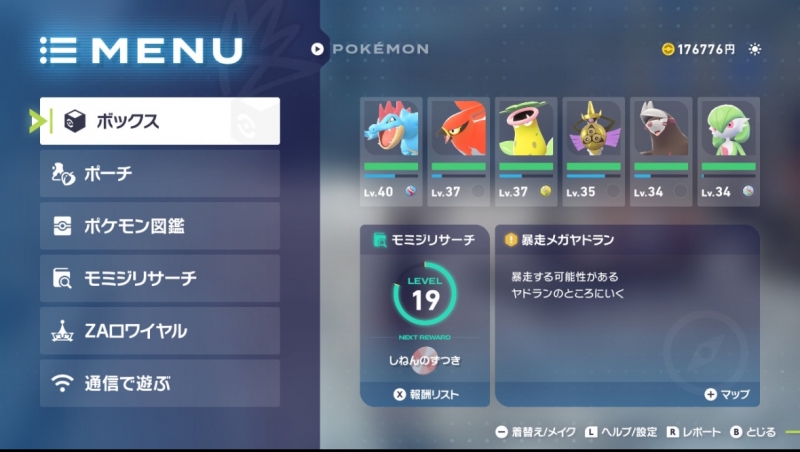Select 通信で遊ぶ in the menu

(x=160, y=382)
